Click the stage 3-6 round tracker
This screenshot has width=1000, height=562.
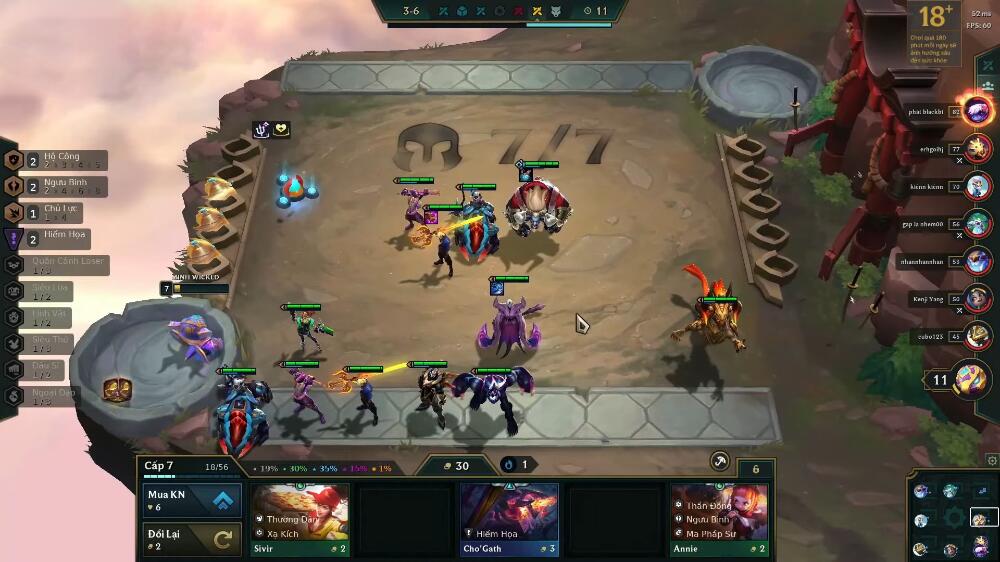[x=411, y=11]
